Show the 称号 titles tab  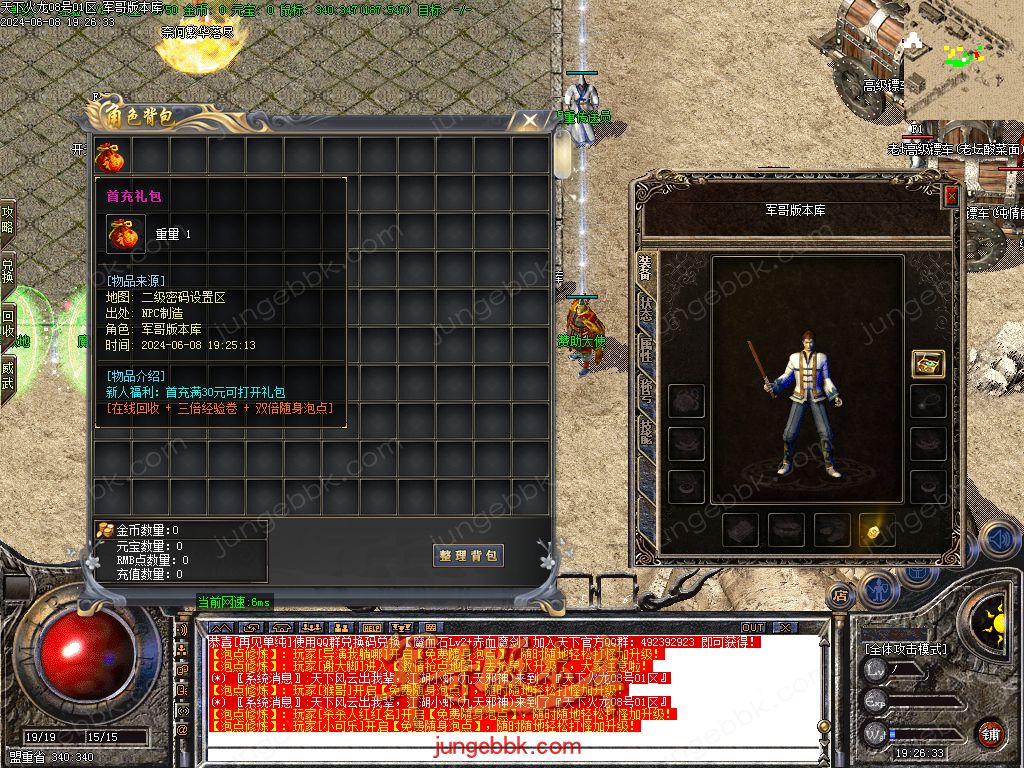click(x=646, y=389)
